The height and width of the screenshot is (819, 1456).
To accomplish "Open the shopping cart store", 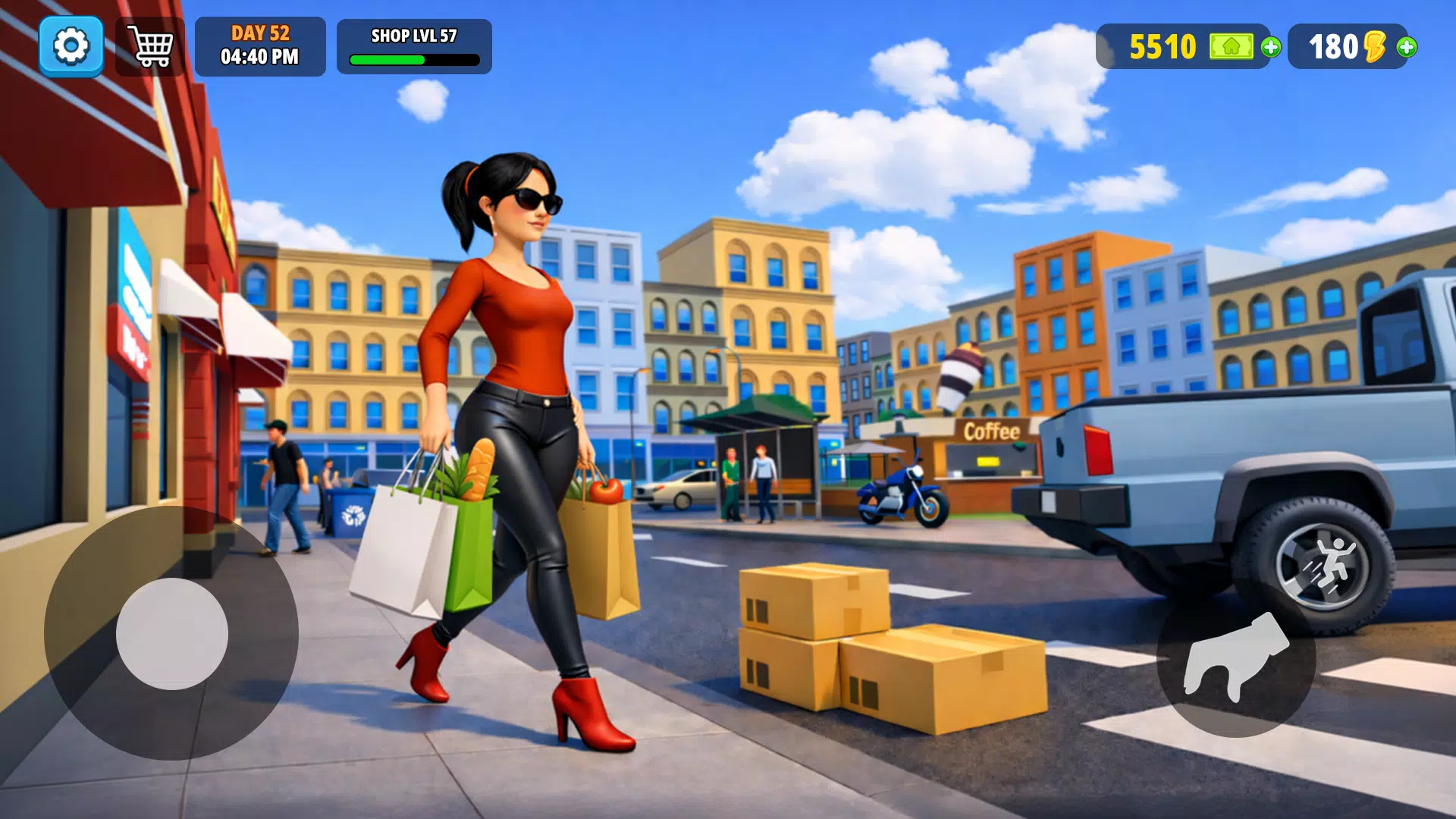I will pos(150,45).
